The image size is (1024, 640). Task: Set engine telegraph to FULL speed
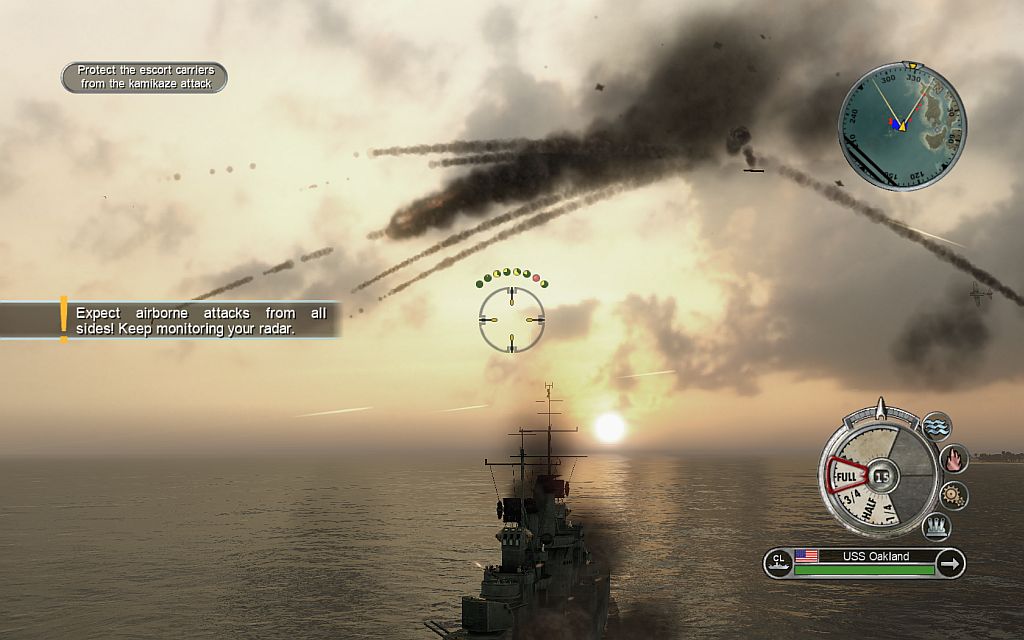[846, 478]
